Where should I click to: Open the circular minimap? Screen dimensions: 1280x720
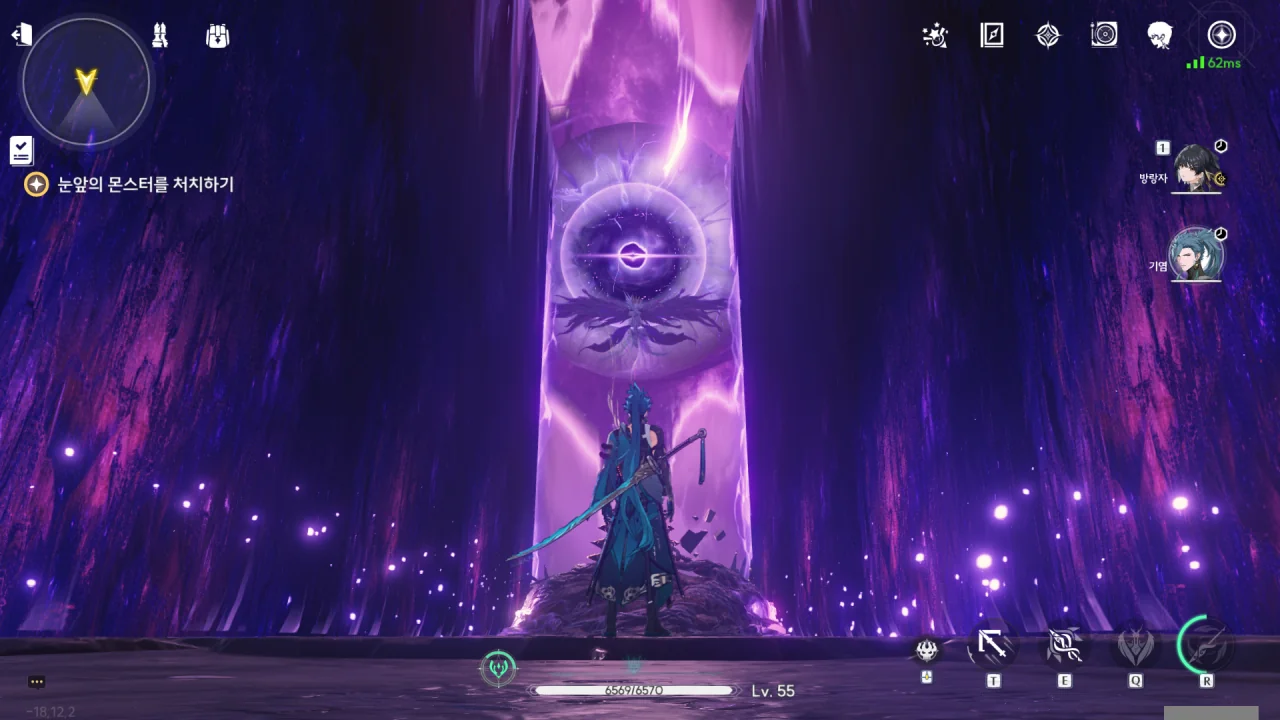point(86,82)
